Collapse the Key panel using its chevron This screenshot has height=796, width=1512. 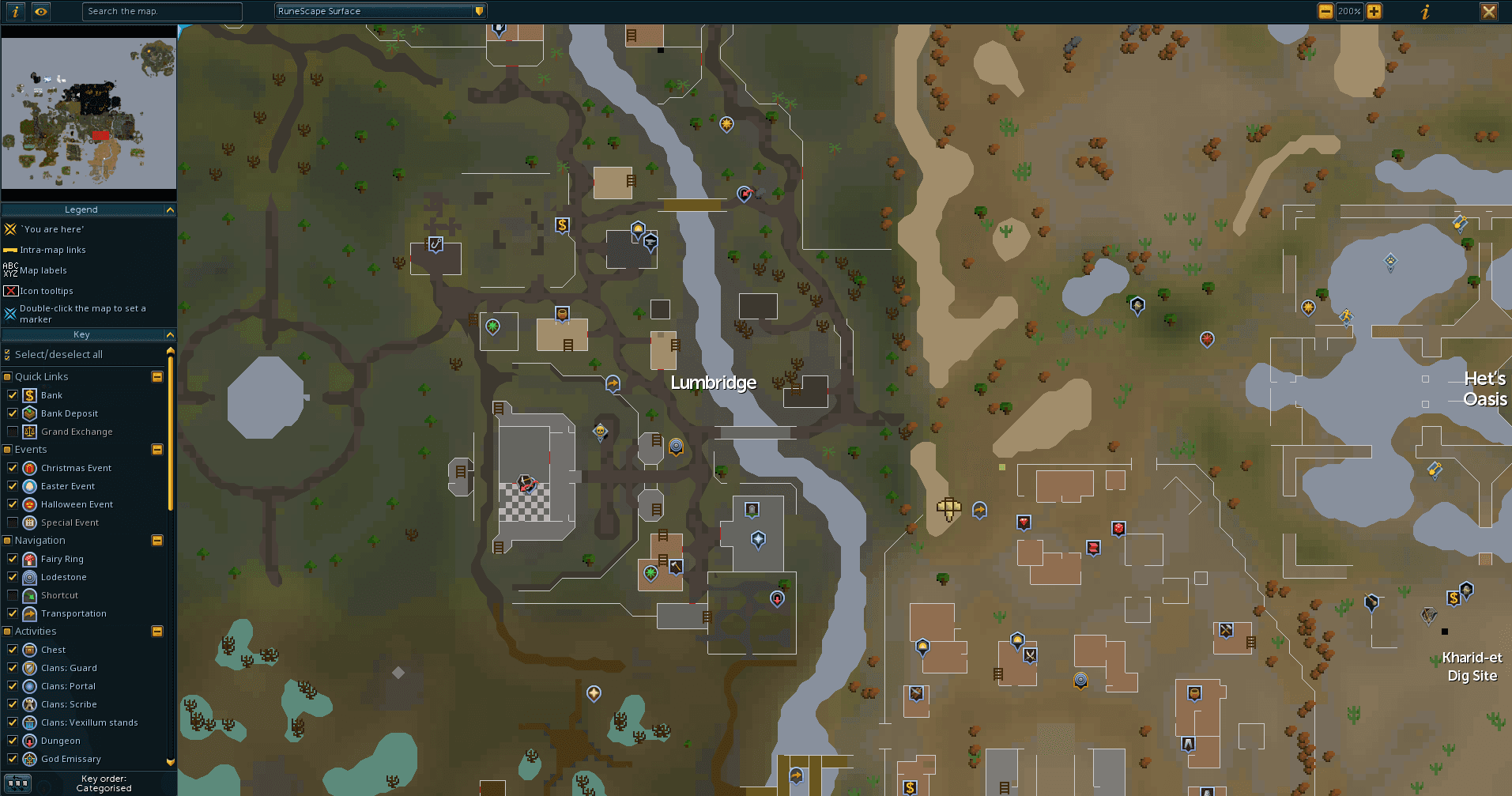170,334
